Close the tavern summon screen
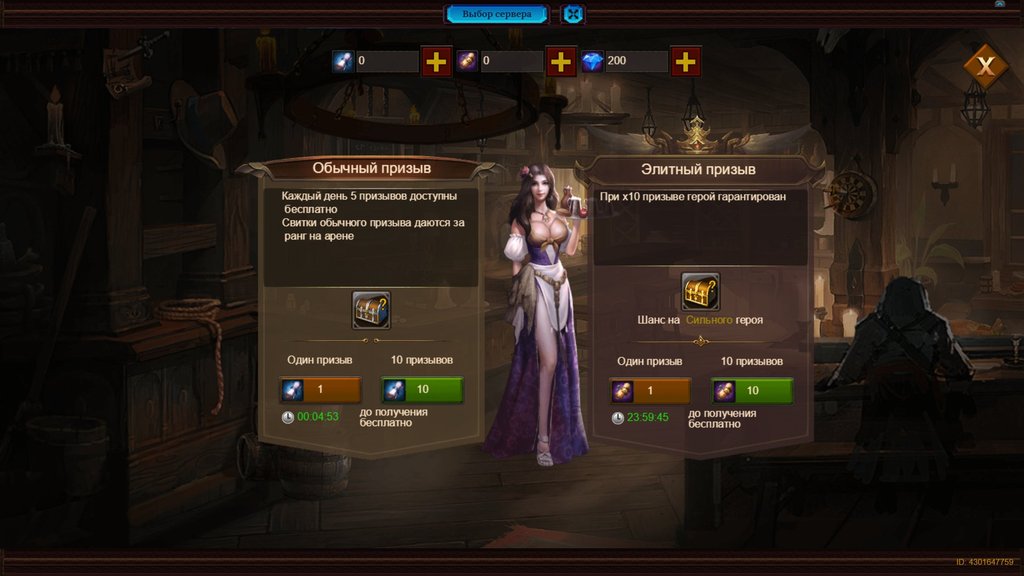Image resolution: width=1024 pixels, height=576 pixels. click(x=986, y=67)
